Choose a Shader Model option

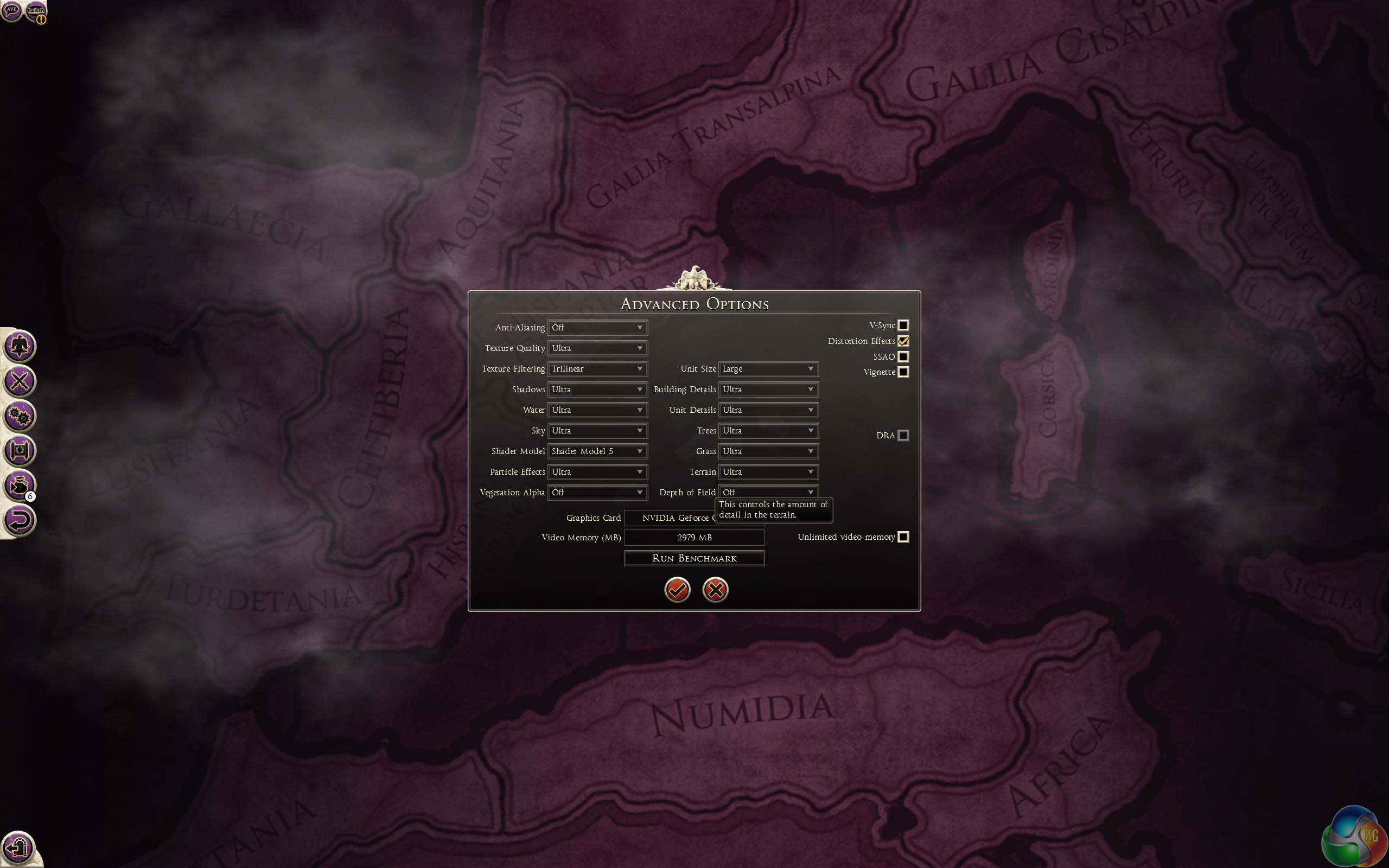click(597, 451)
